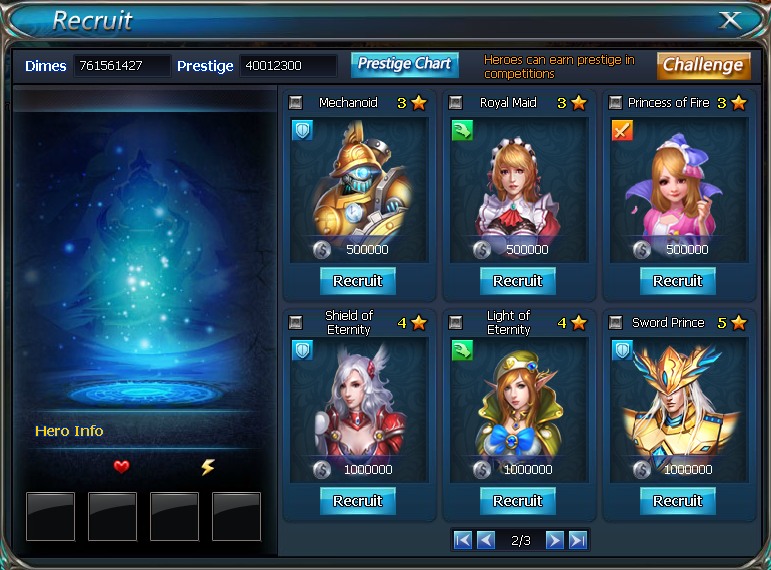The height and width of the screenshot is (570, 771).
Task: Recruit the Sword Prince hero
Action: coord(677,501)
